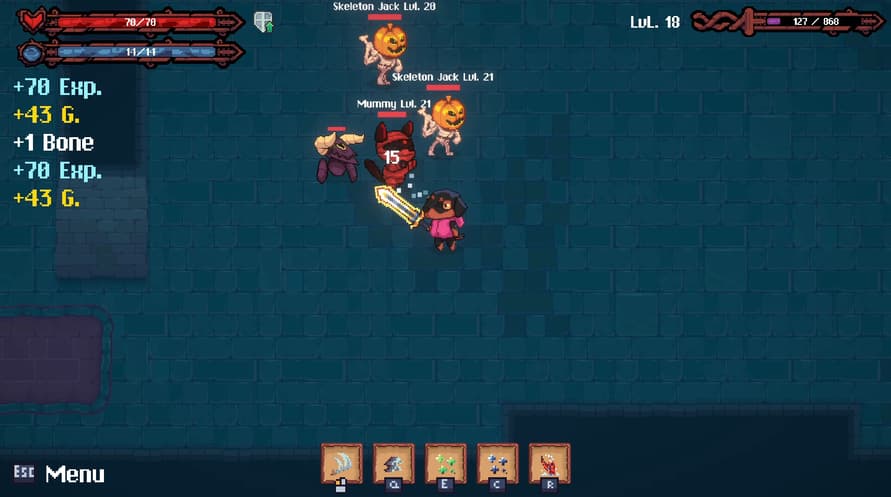
Task: Cast the green sparkles skill
Action: tap(445, 463)
